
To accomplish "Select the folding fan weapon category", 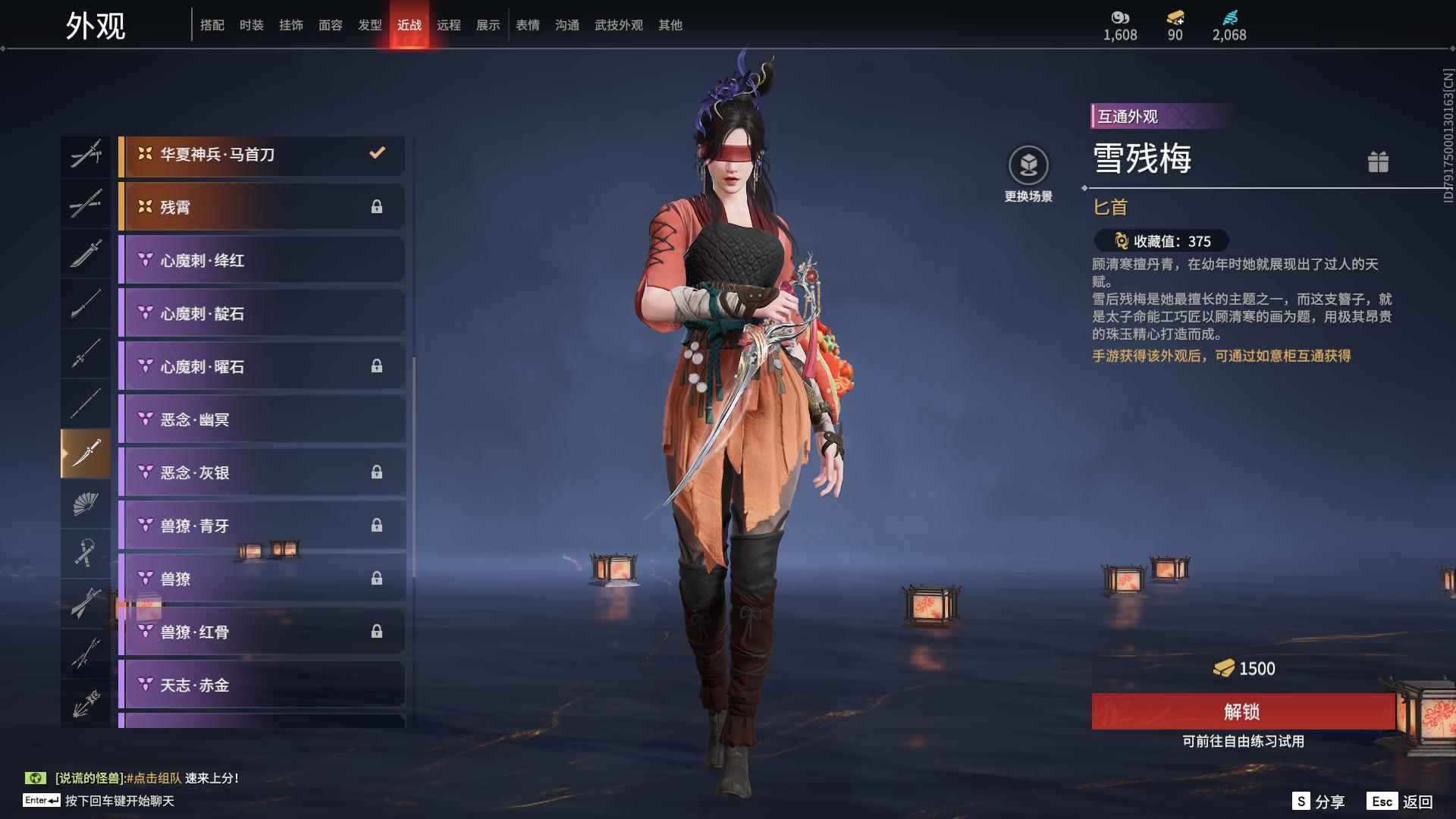I will (x=86, y=504).
